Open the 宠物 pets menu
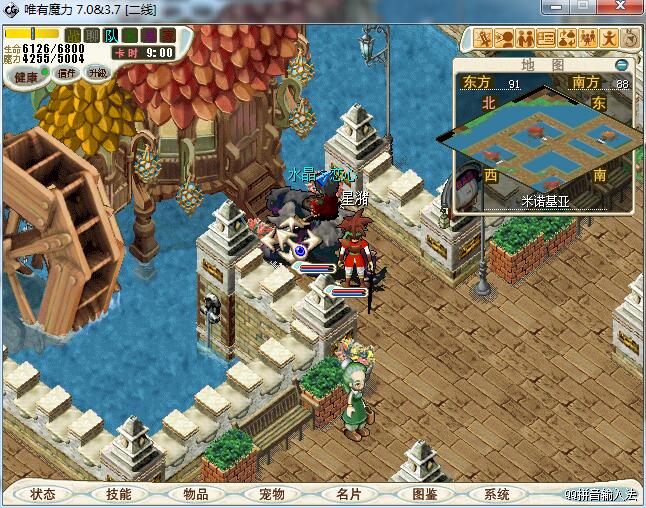Viewport: 646px width, 508px height. tap(272, 494)
